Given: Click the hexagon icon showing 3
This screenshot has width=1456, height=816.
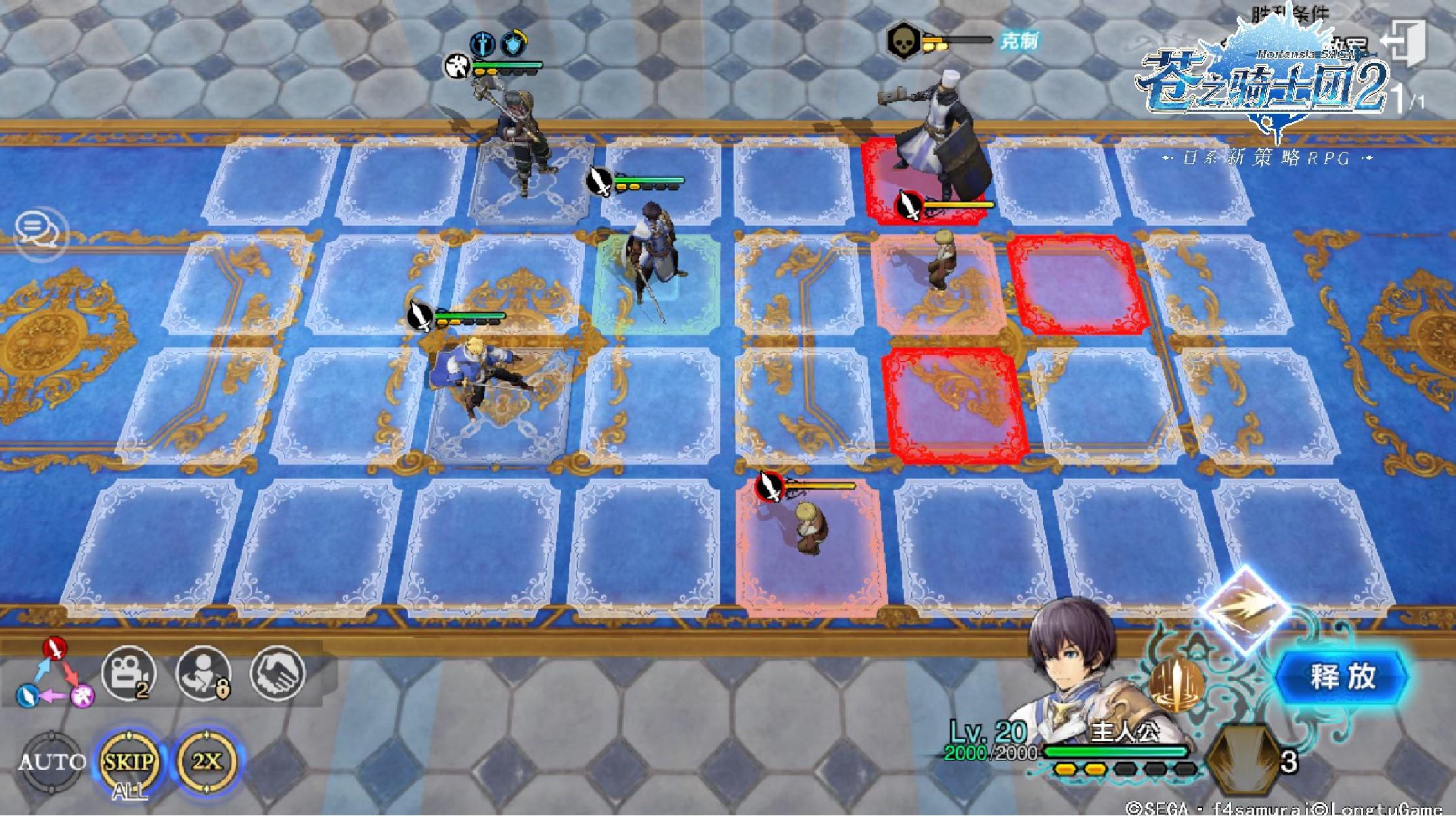Looking at the screenshot, I should [x=1245, y=761].
